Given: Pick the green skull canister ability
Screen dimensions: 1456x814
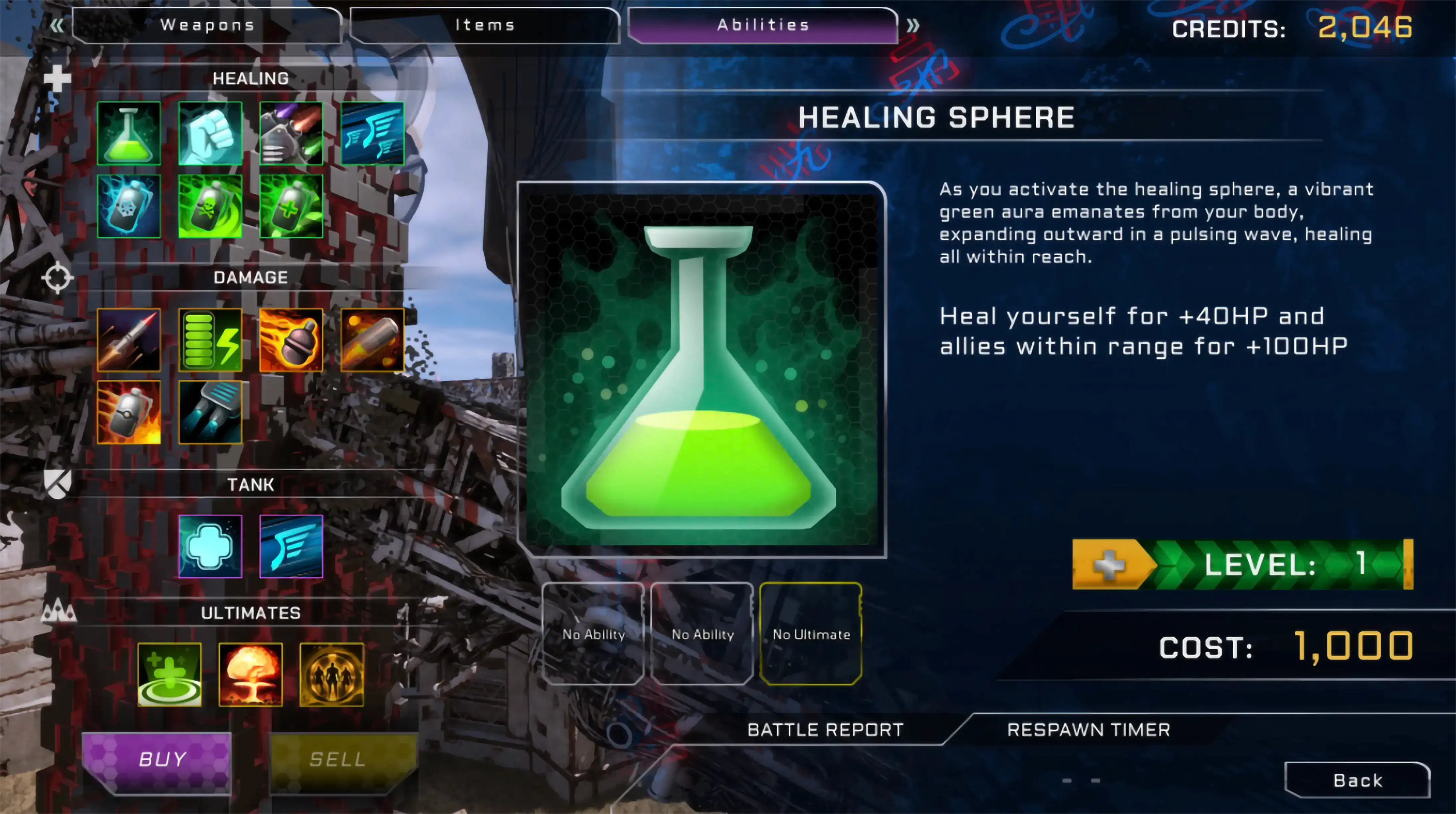Looking at the screenshot, I should [x=210, y=206].
